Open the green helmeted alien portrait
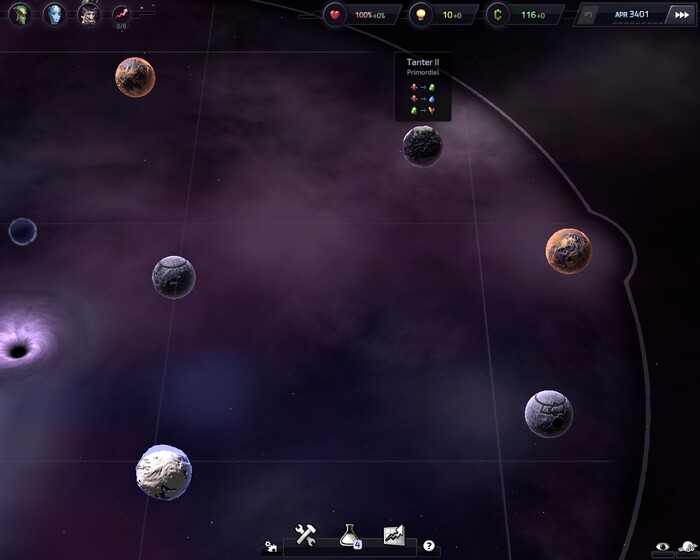The width and height of the screenshot is (700, 560). tap(21, 14)
